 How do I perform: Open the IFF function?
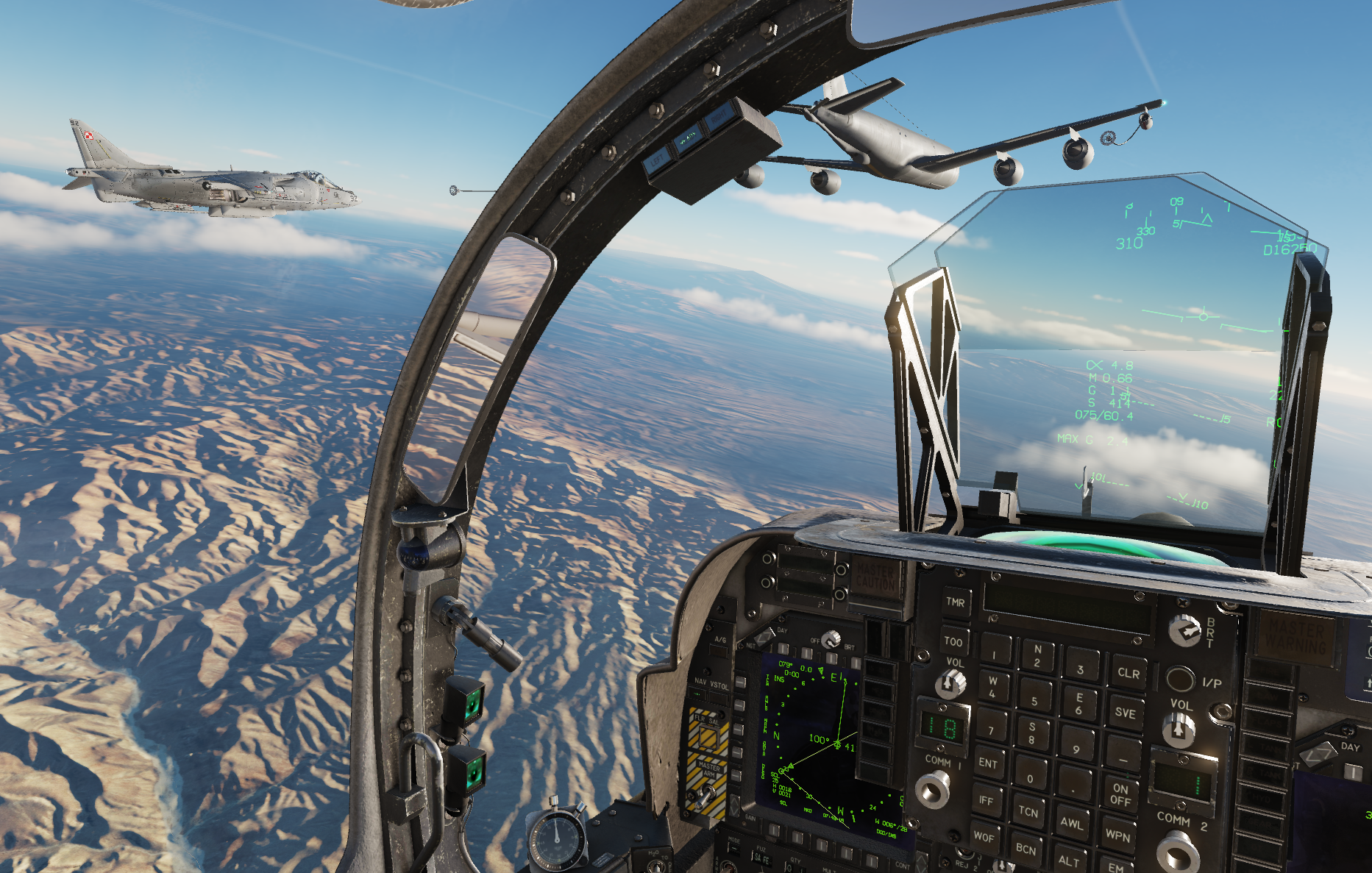point(986,801)
